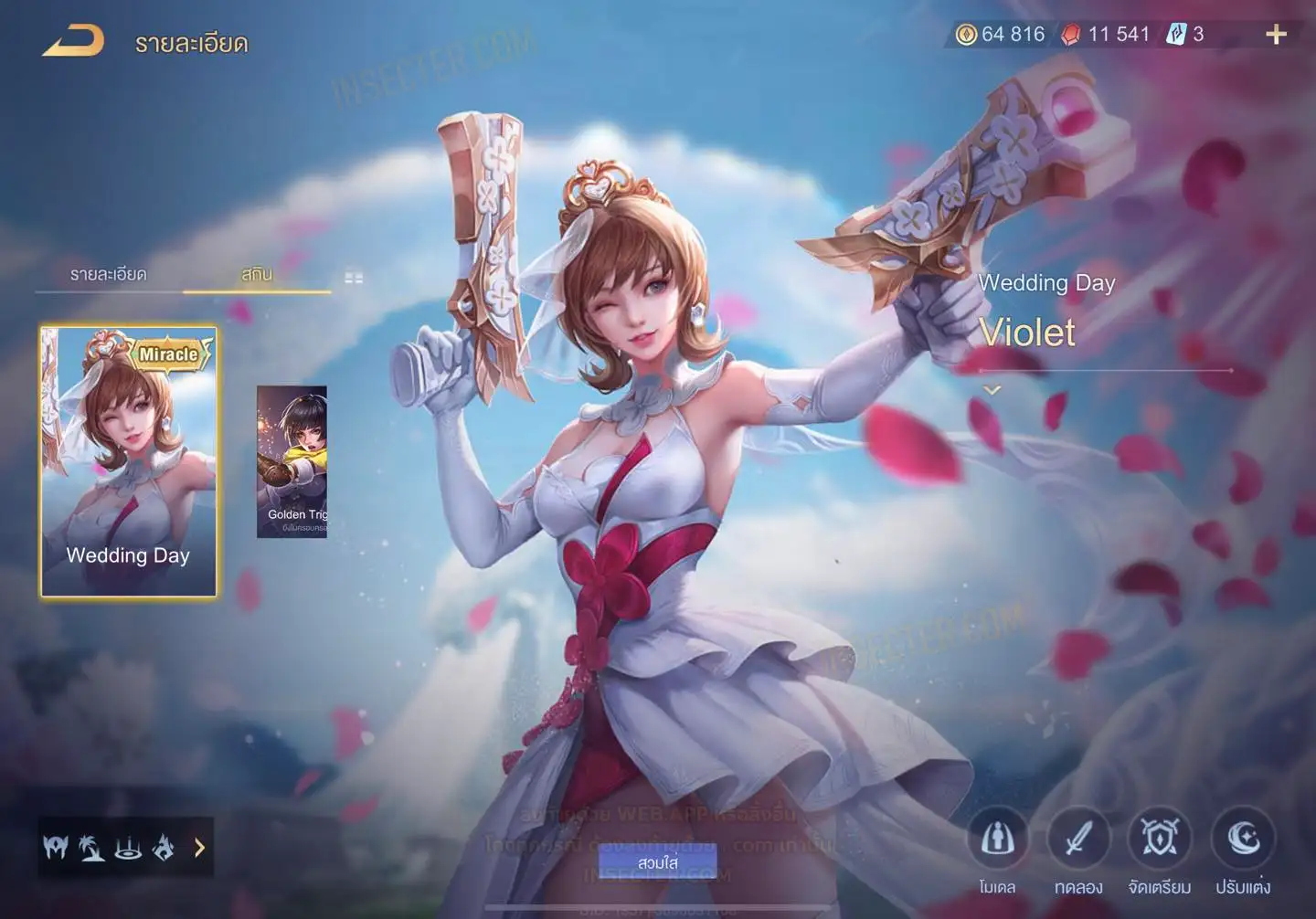Open the โมเดล model viewer

click(997, 839)
